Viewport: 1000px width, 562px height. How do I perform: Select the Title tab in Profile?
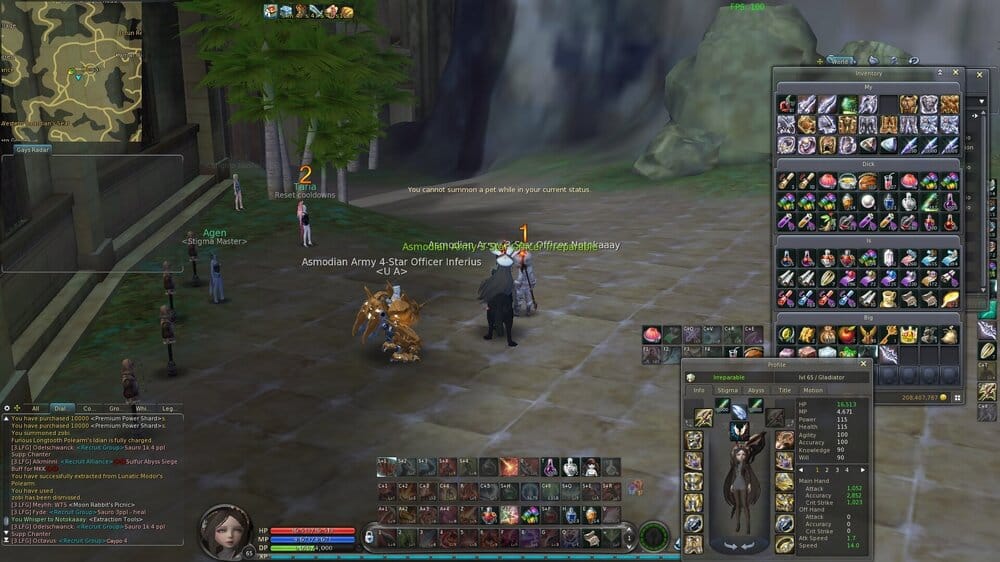(784, 390)
